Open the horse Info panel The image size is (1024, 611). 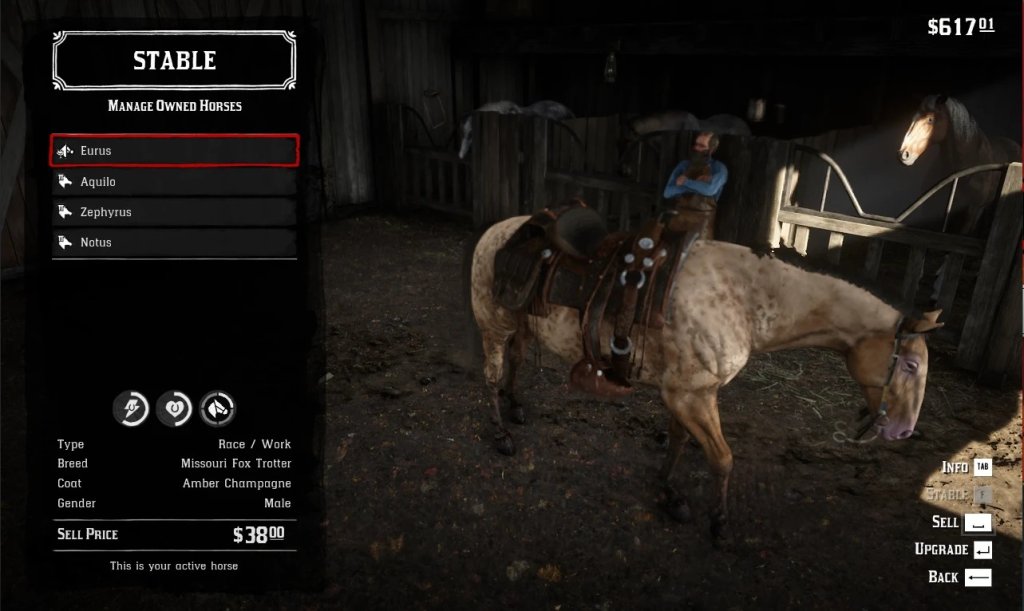pyautogui.click(x=966, y=467)
